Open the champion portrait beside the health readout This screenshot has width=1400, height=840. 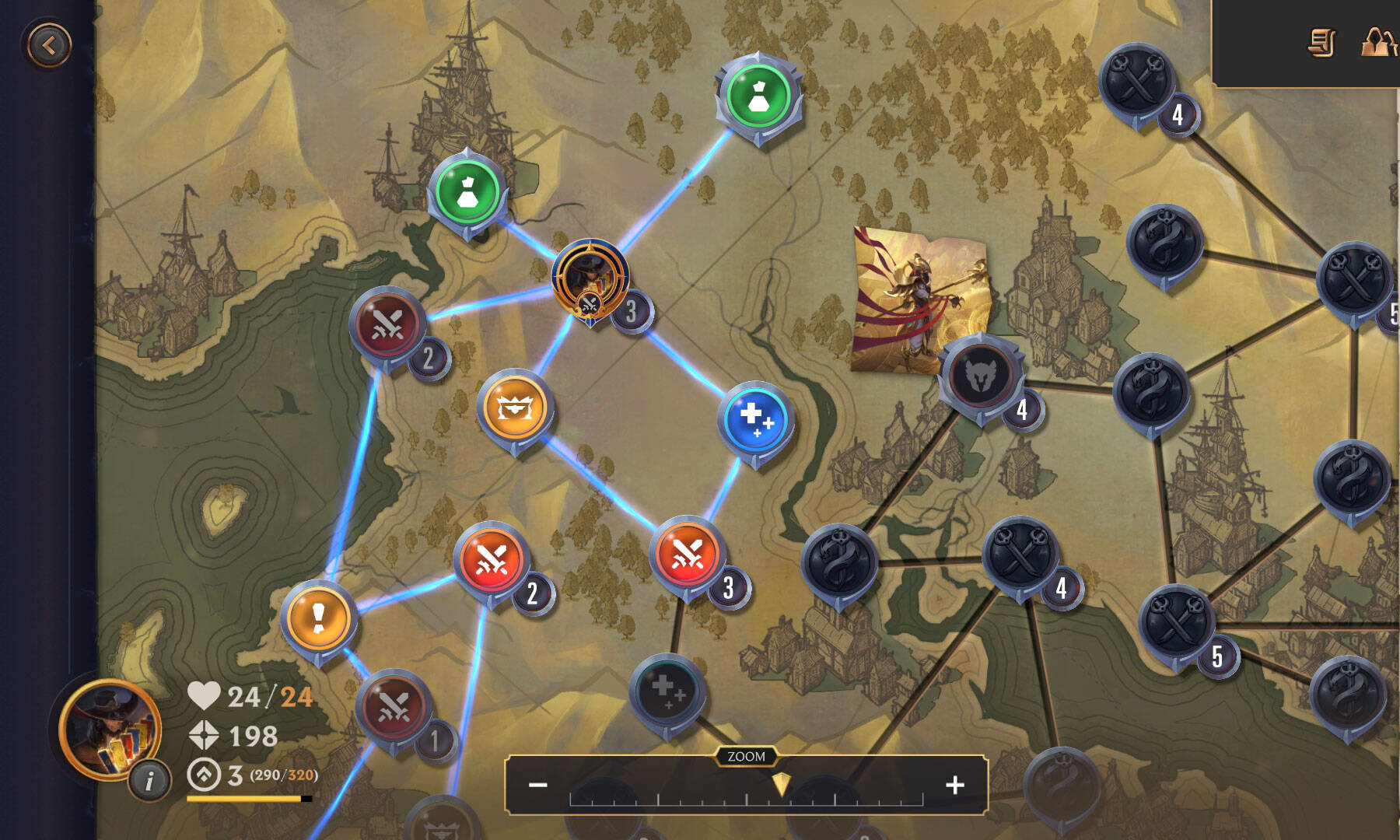[110, 728]
